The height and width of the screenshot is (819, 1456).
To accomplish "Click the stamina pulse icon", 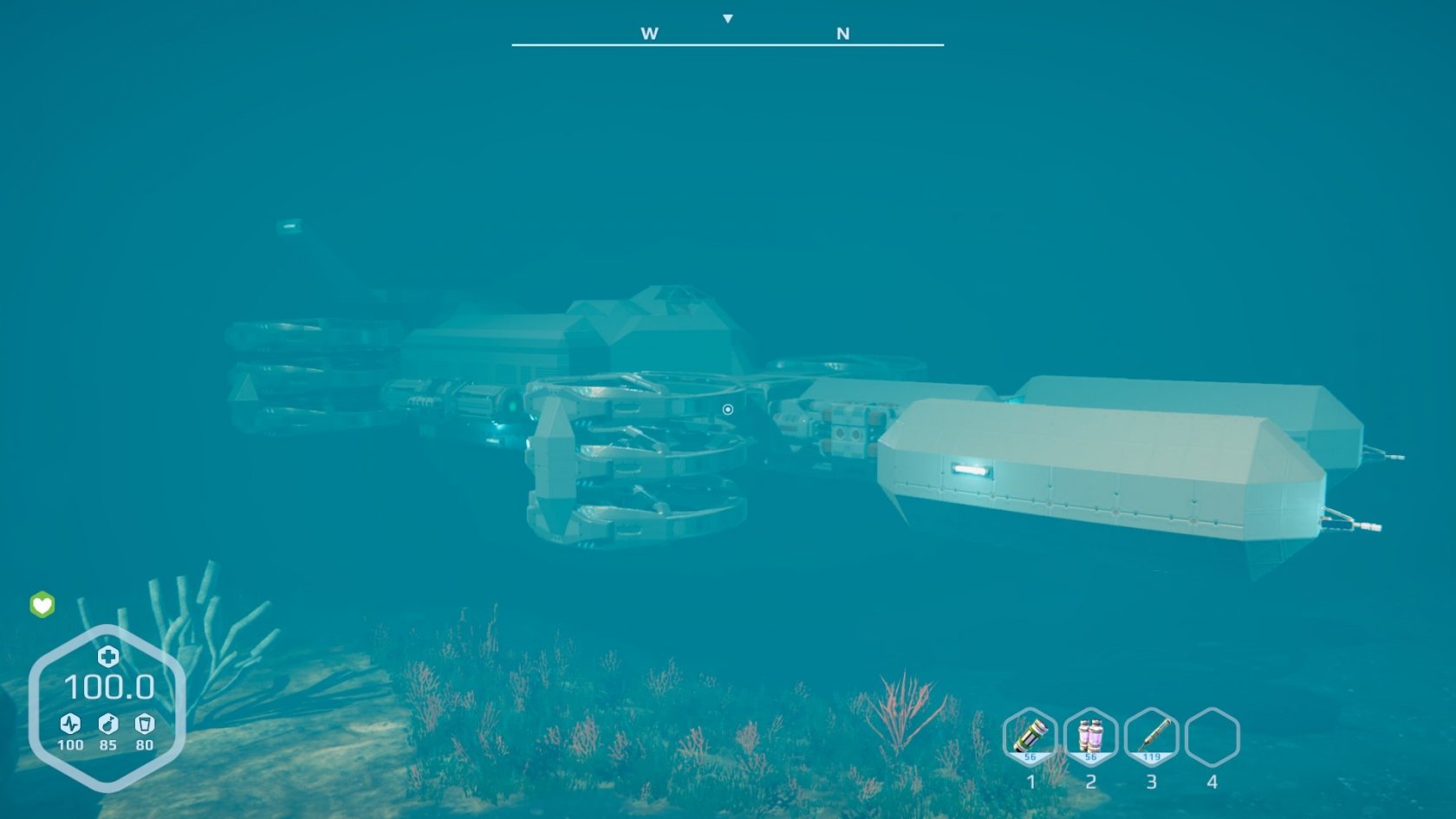I will click(x=70, y=724).
